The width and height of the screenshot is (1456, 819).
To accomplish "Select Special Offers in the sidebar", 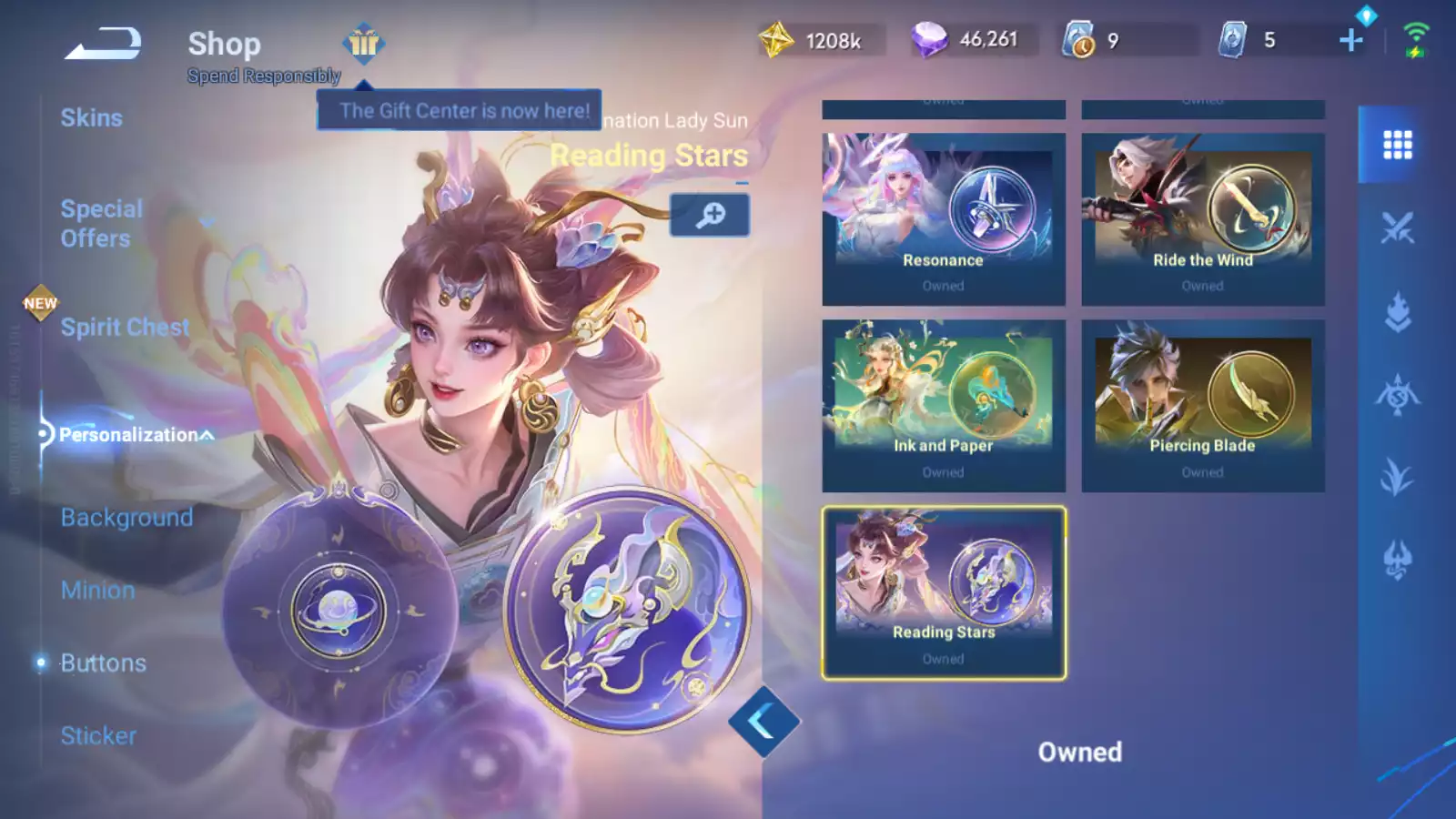I will [x=101, y=224].
